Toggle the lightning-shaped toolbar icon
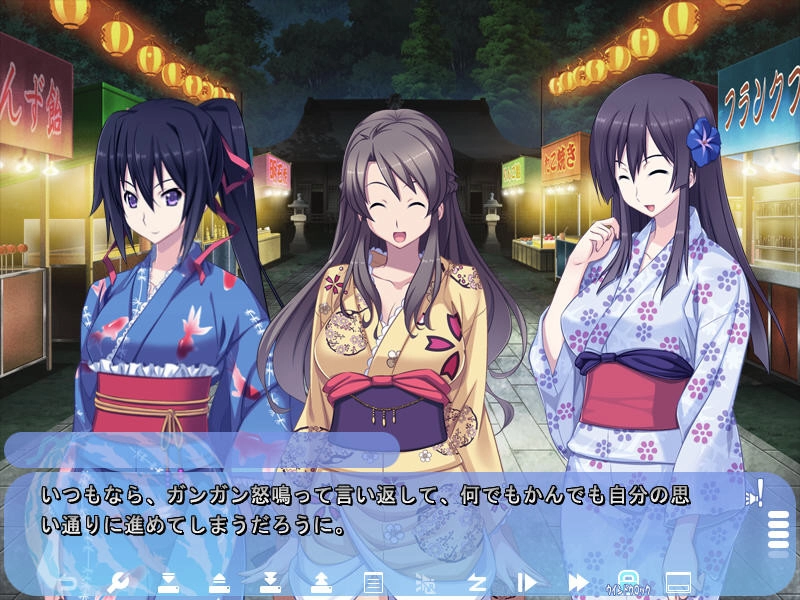 (x=477, y=582)
